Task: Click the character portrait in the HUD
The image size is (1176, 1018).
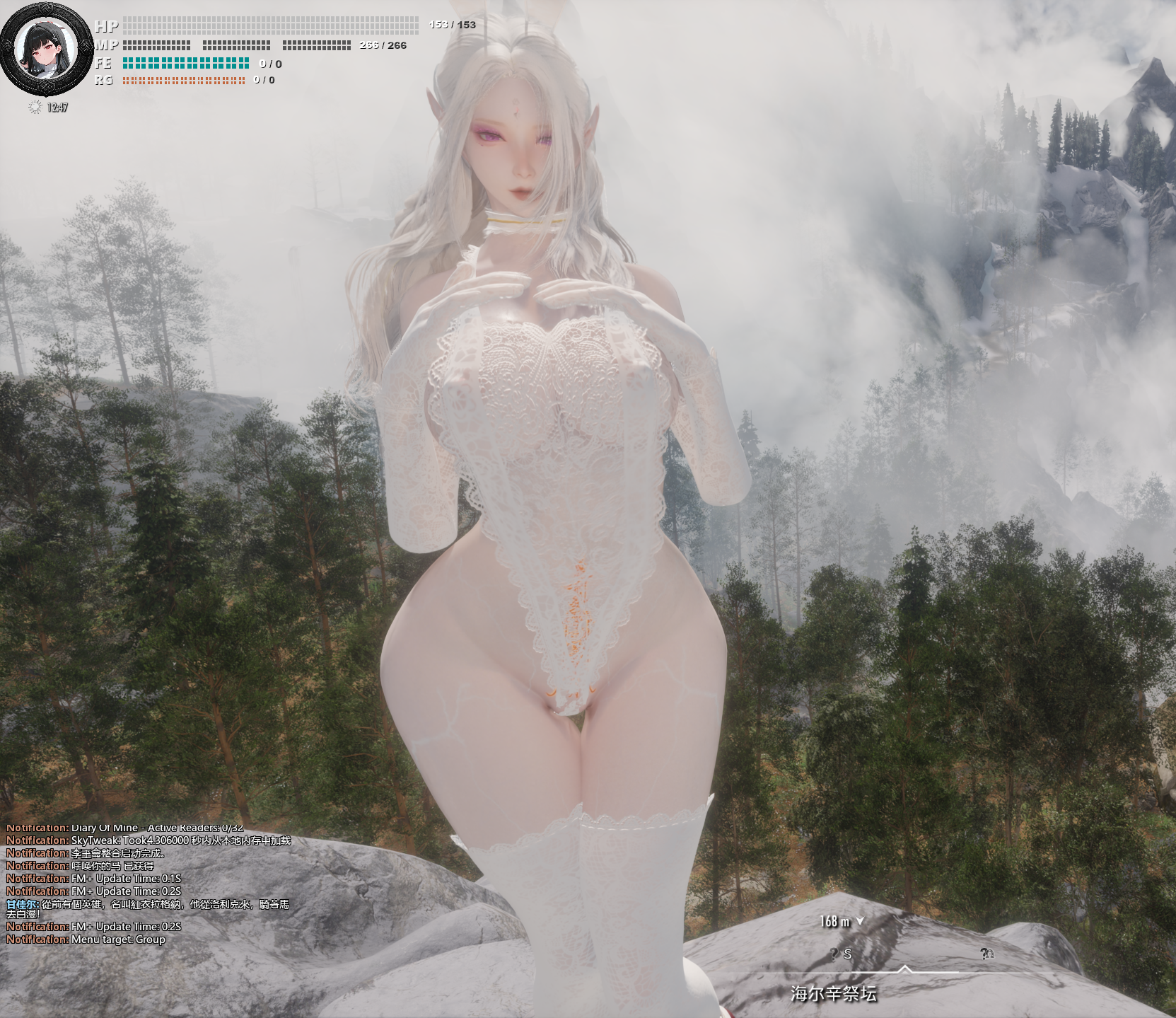Action: (x=47, y=50)
